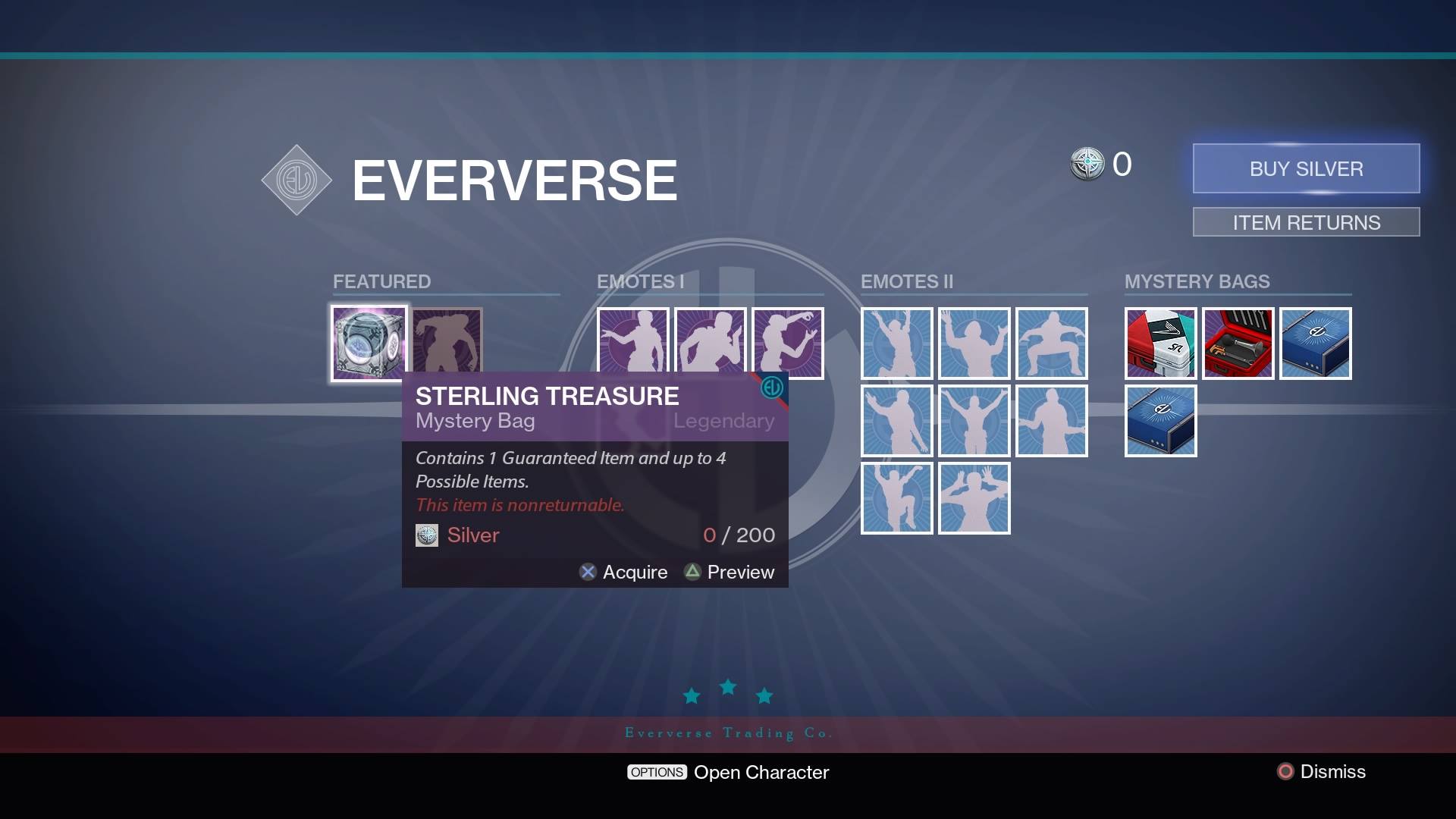Dismiss the Eververse screen
Screen dimensions: 1456x819
[1321, 771]
